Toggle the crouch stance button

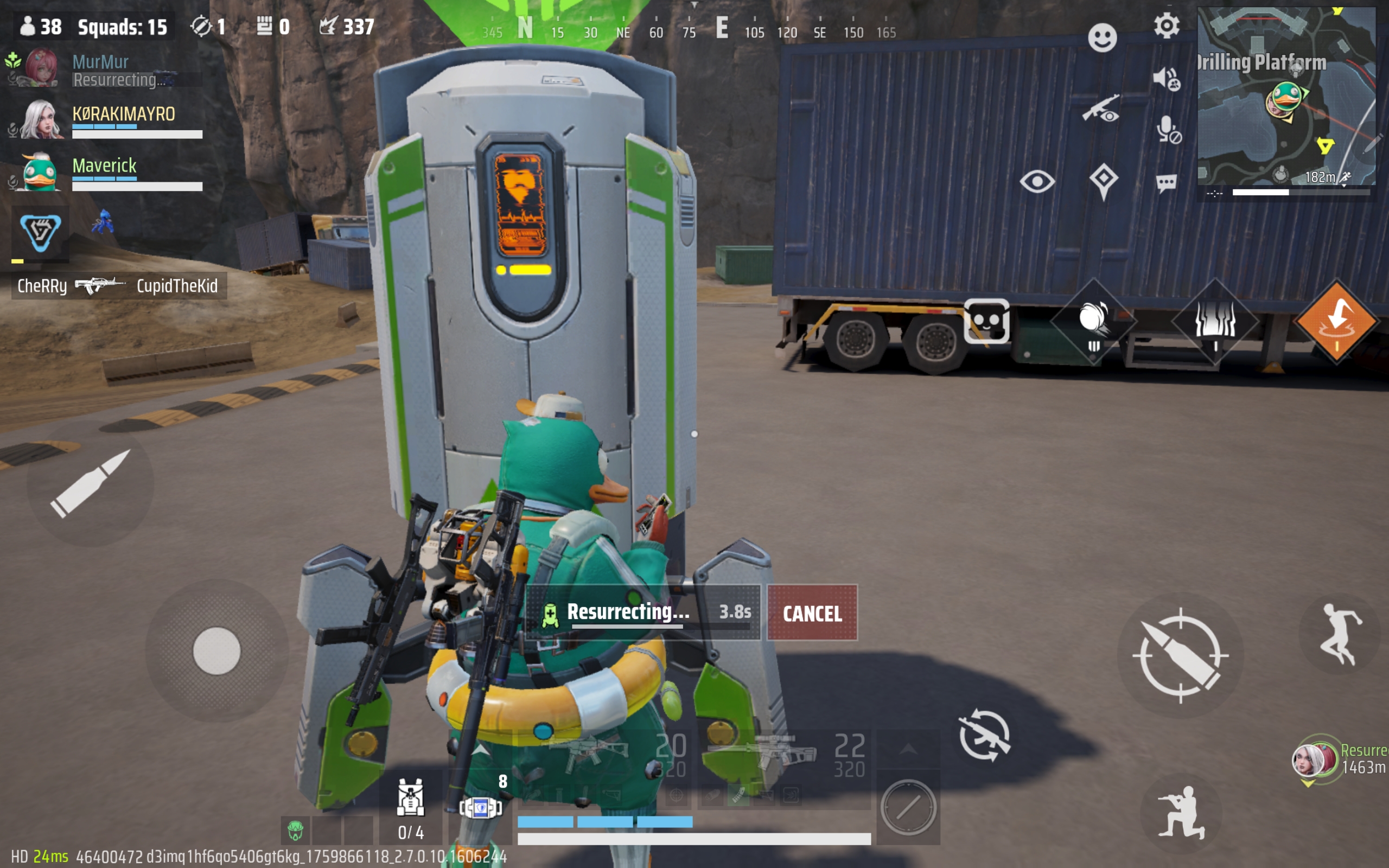[1180, 812]
